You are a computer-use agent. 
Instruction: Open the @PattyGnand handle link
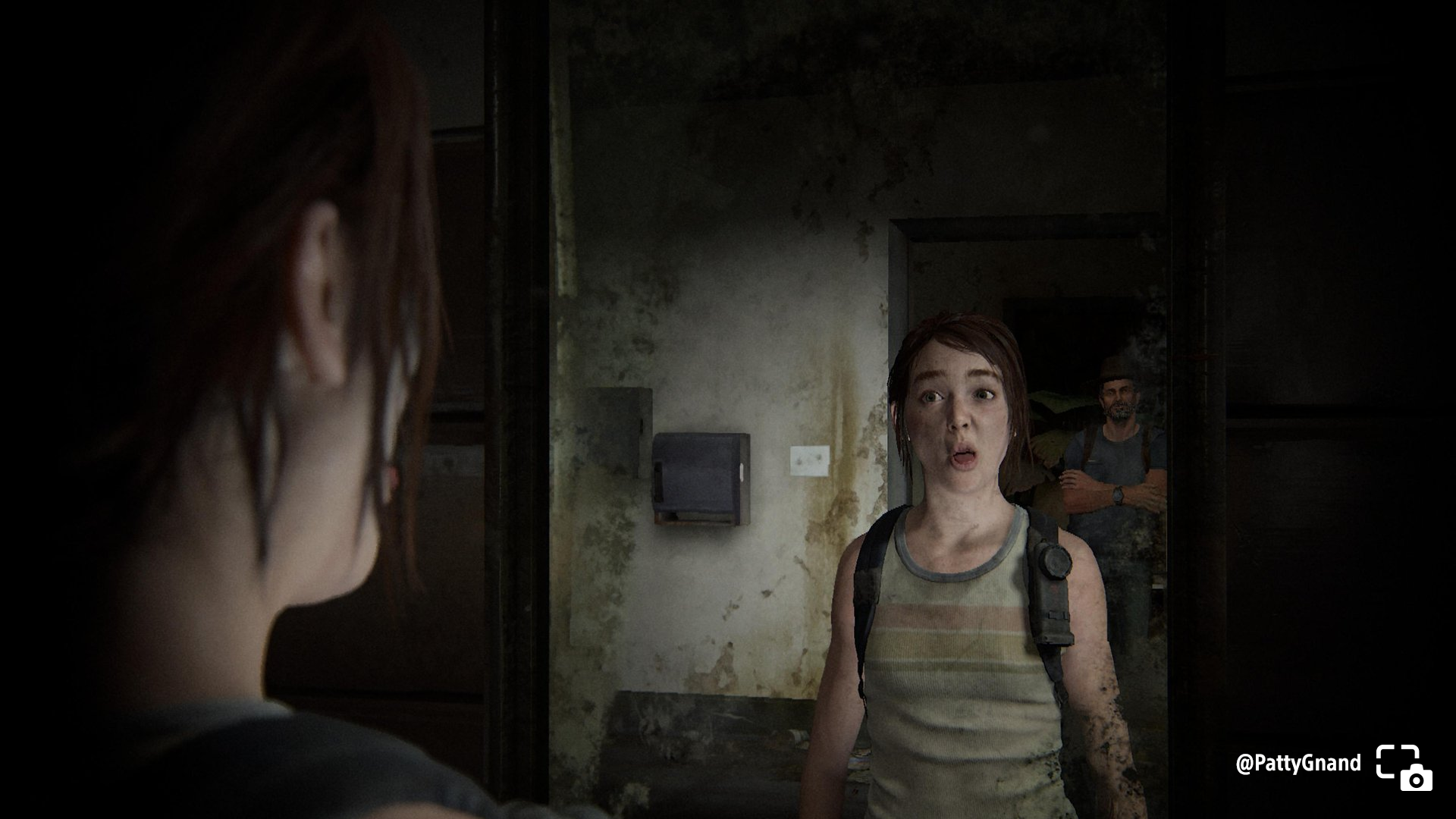(1298, 763)
